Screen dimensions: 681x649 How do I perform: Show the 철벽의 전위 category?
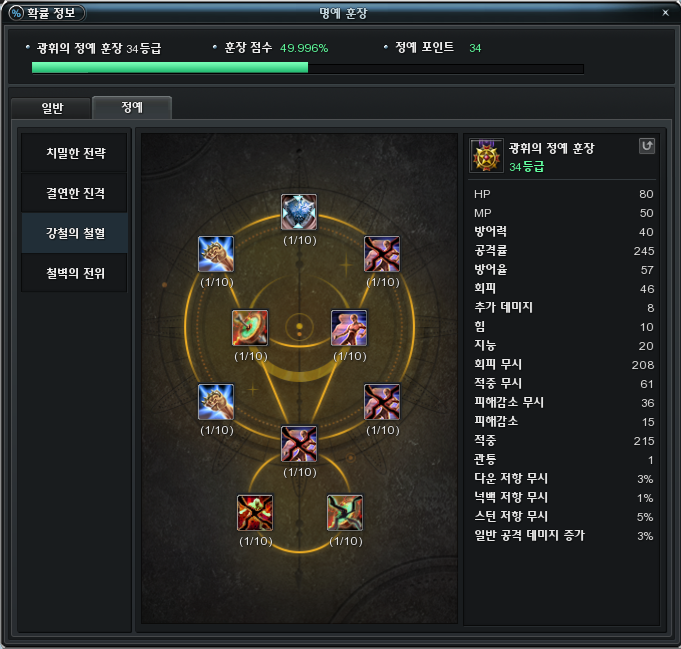click(75, 272)
